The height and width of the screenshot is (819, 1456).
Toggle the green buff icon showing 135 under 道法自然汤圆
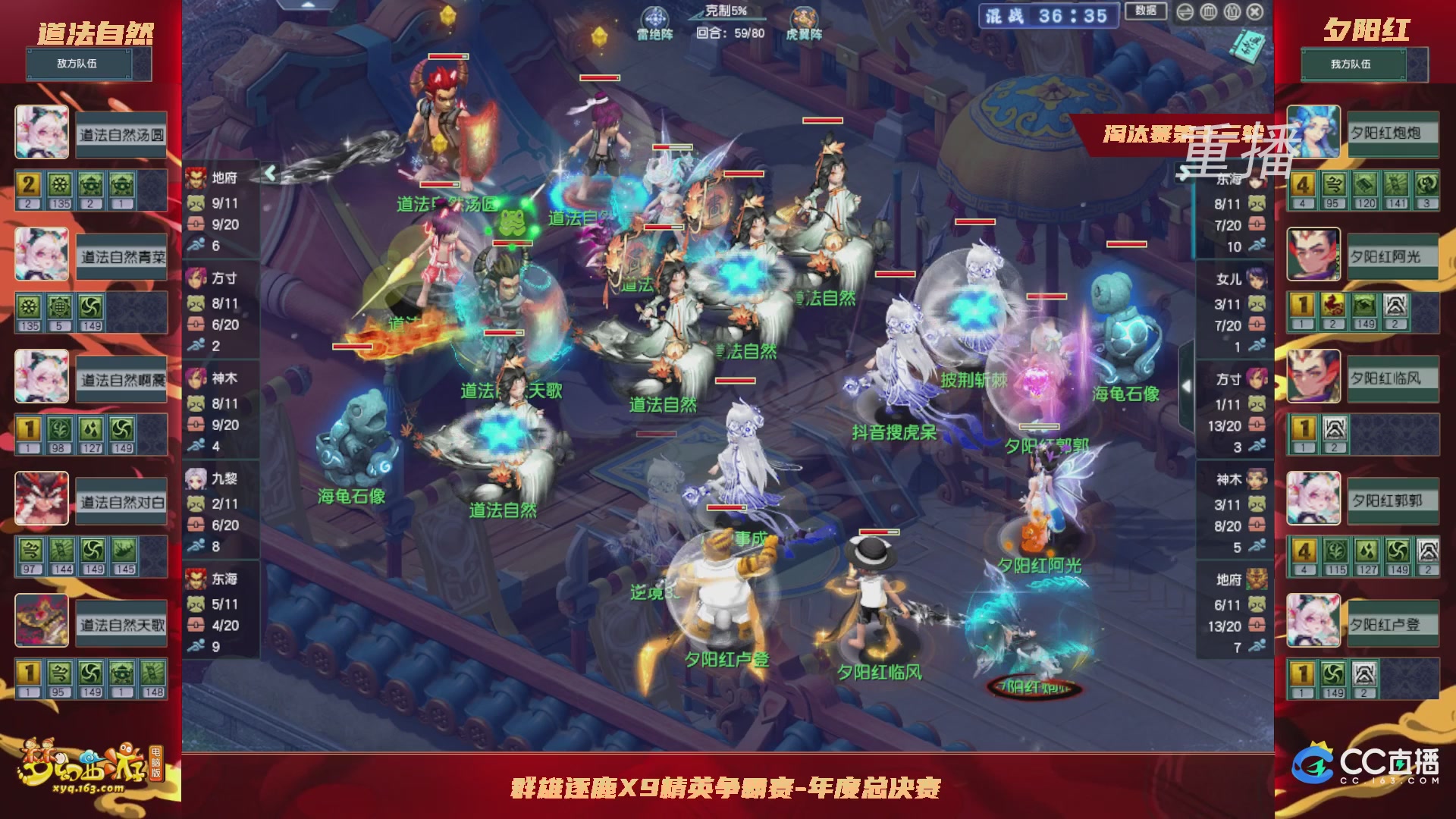60,184
